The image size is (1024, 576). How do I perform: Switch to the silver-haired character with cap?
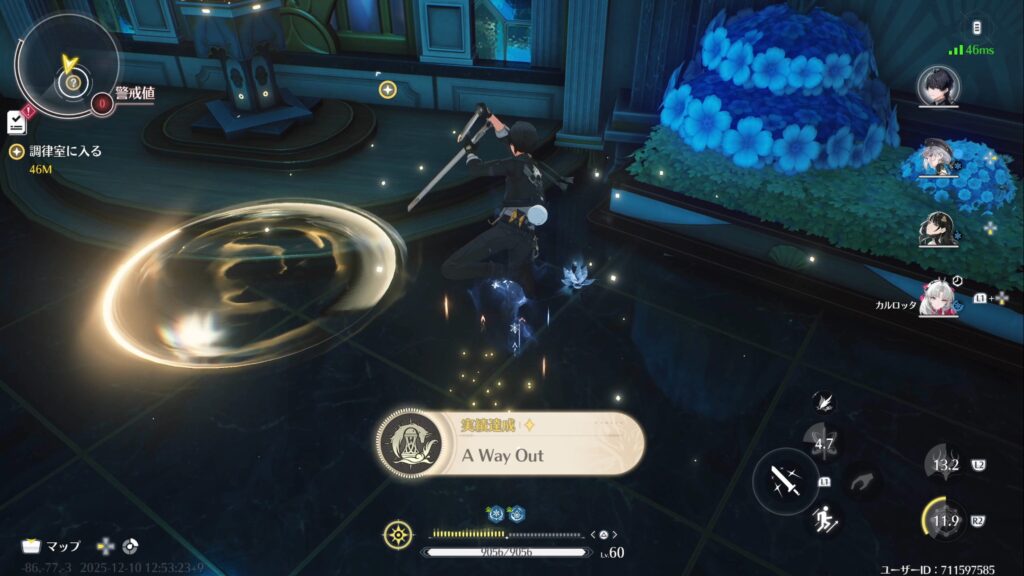tap(938, 158)
